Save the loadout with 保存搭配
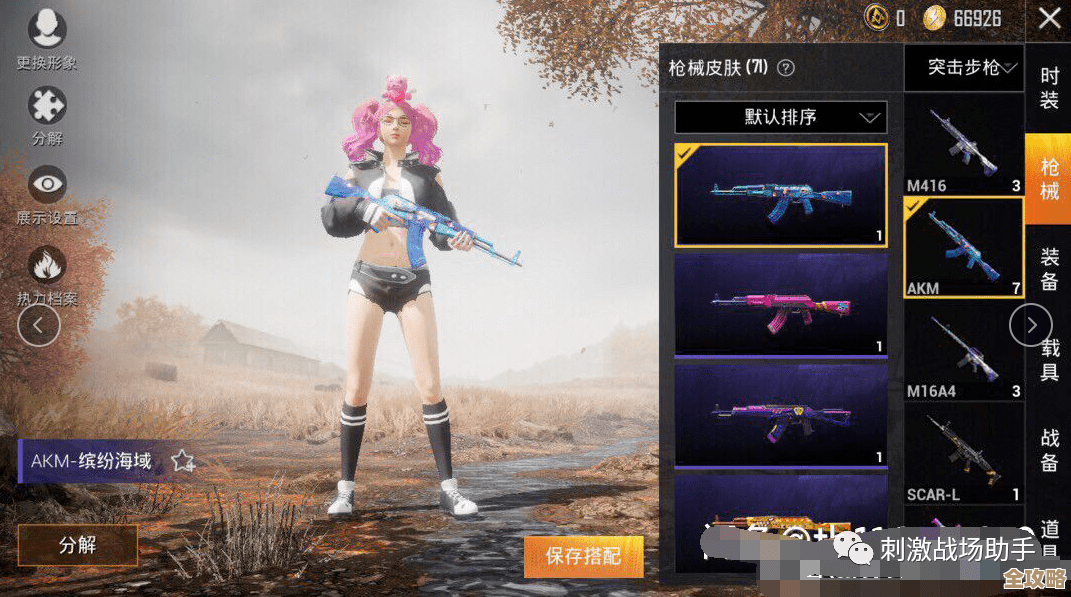The height and width of the screenshot is (597, 1071). pyautogui.click(x=583, y=555)
